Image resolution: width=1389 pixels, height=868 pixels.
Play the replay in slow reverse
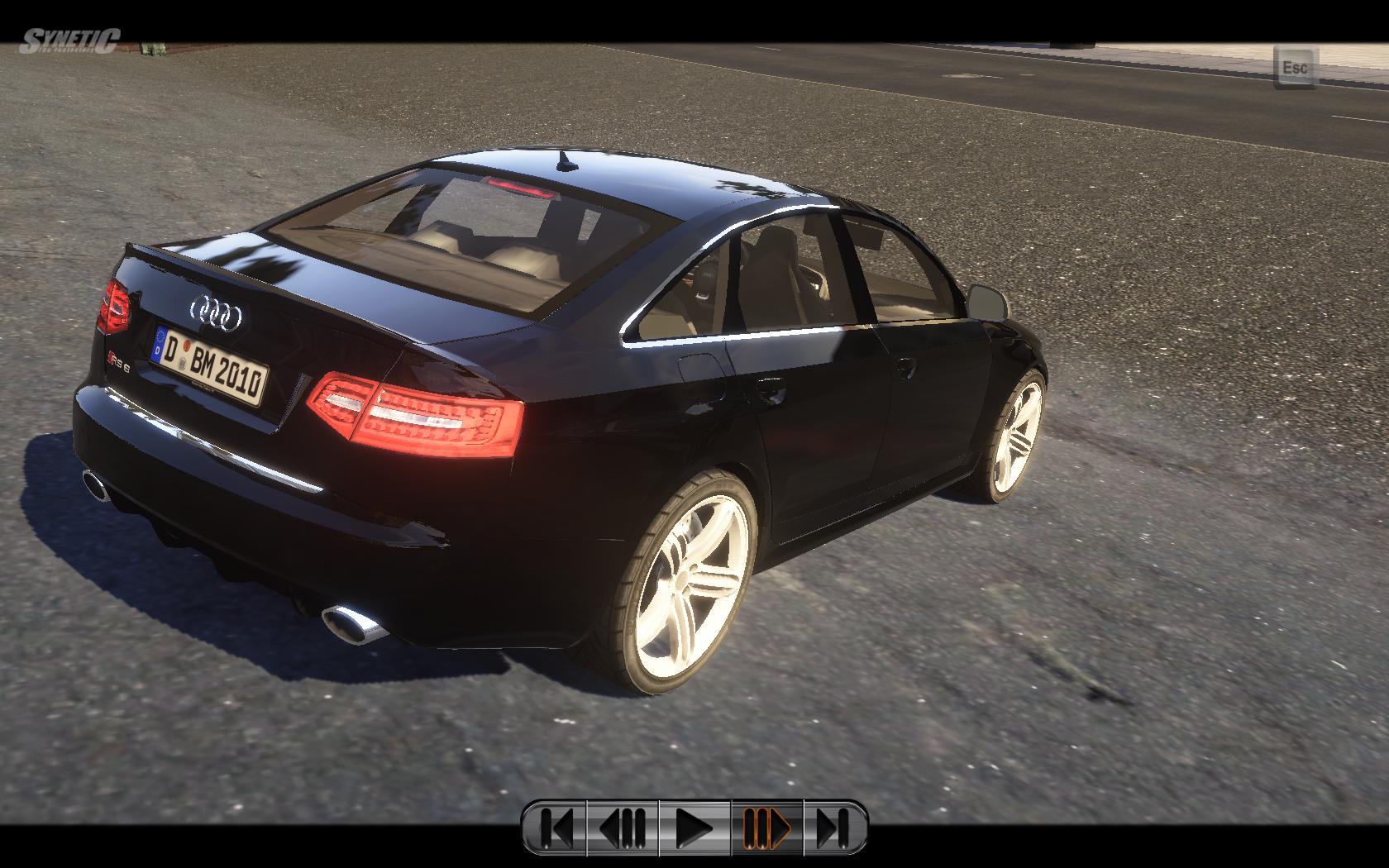tap(623, 826)
